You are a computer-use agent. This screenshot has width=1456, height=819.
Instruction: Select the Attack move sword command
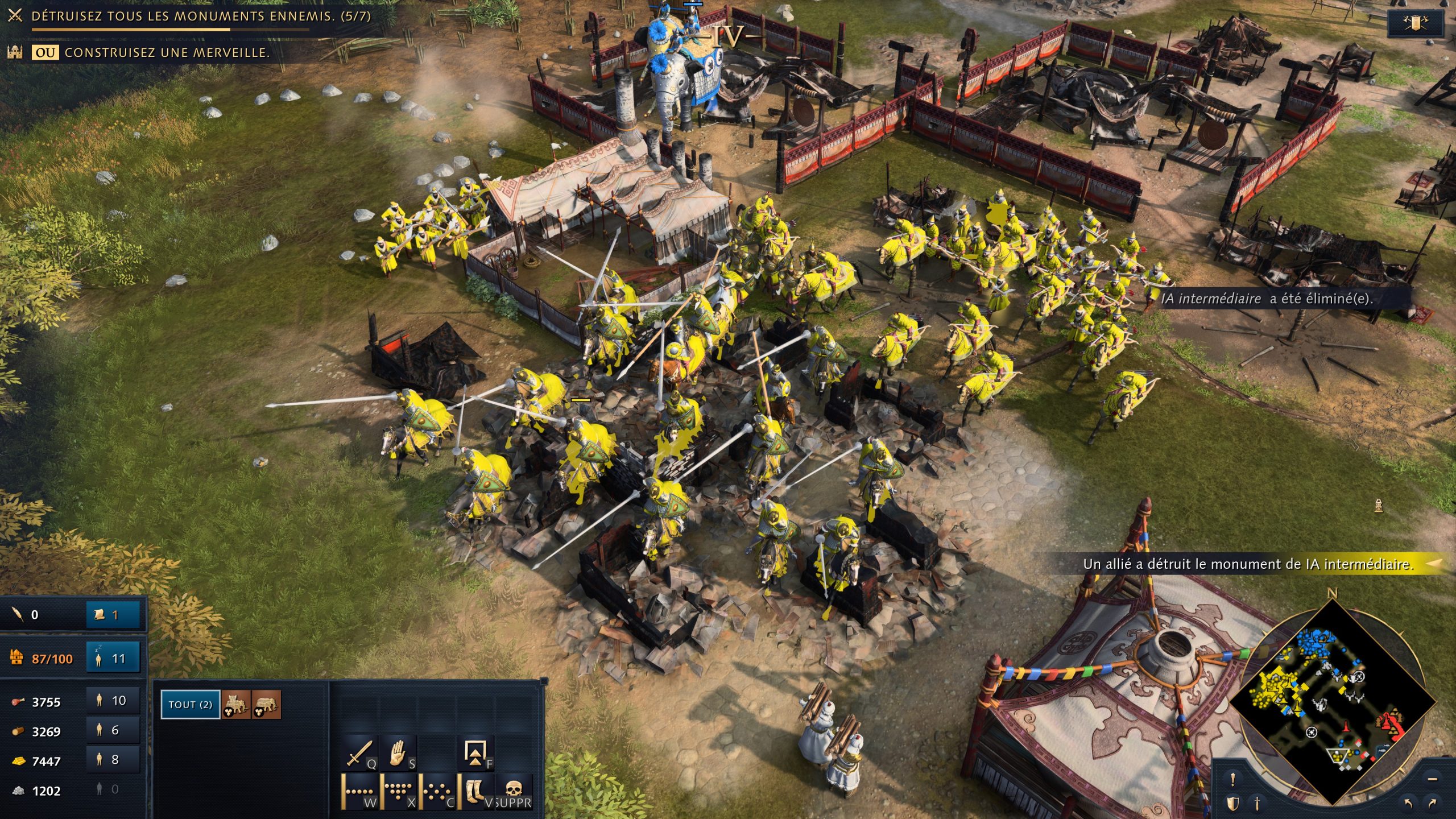359,753
